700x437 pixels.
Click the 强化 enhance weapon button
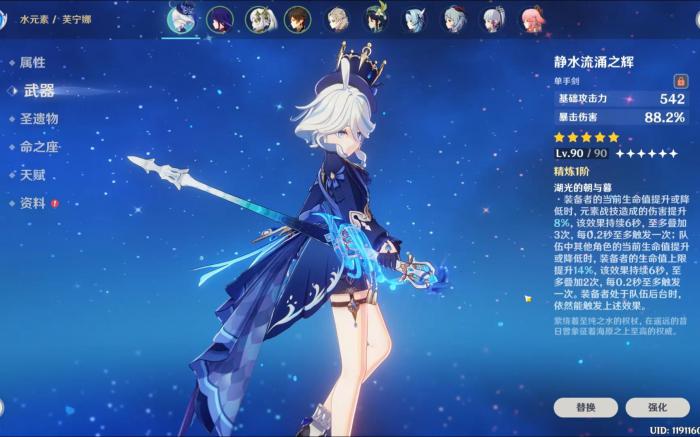[x=657, y=408]
